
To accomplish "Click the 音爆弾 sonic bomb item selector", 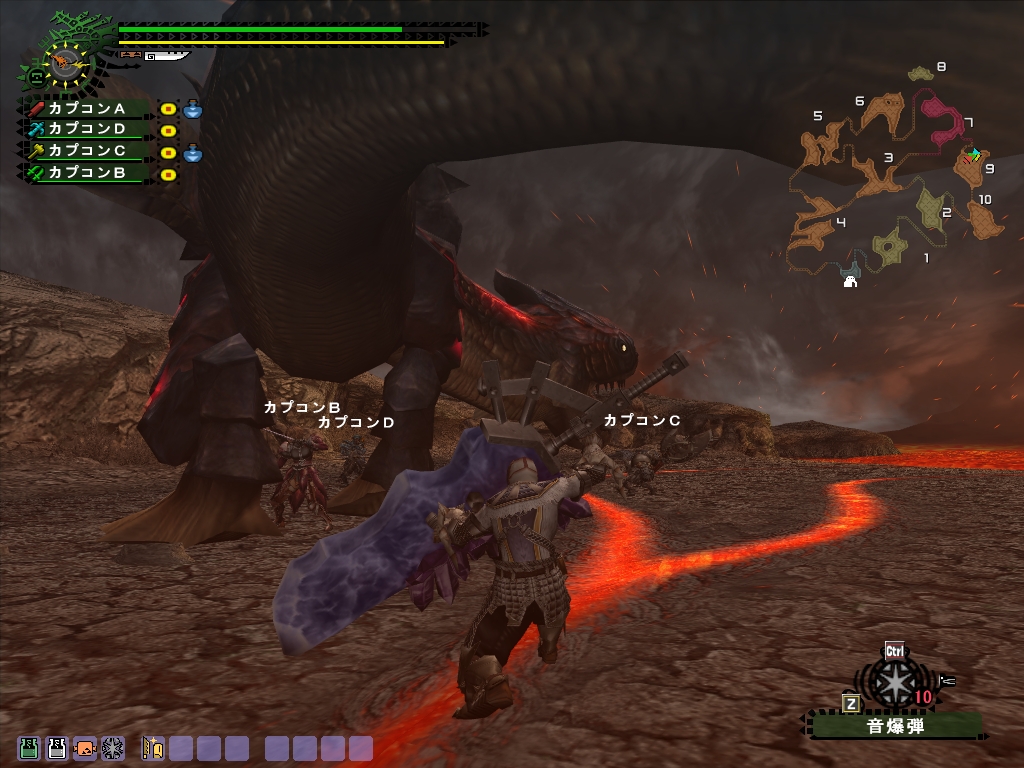I will (x=895, y=727).
